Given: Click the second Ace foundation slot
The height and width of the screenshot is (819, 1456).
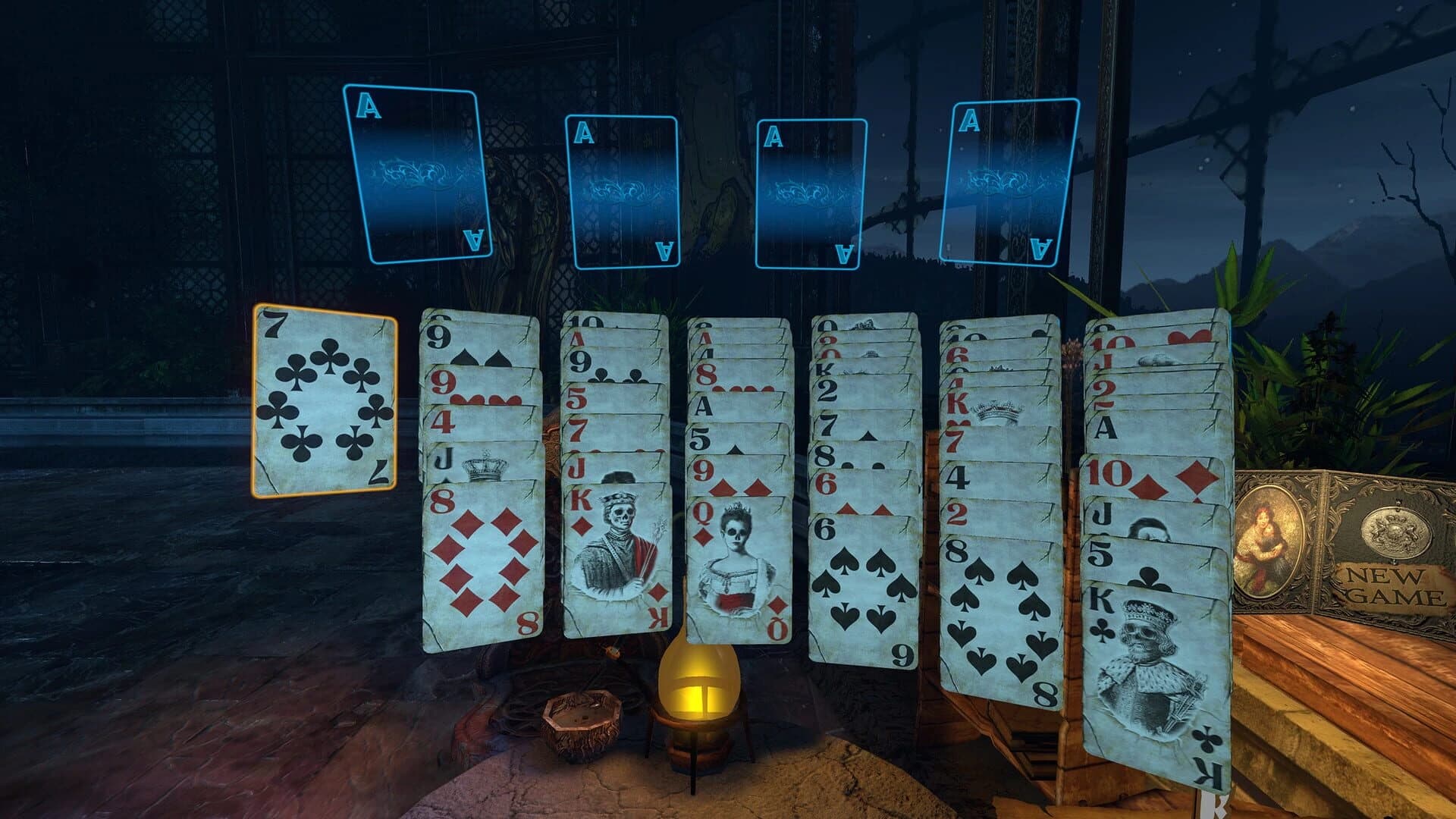Looking at the screenshot, I should tap(622, 193).
